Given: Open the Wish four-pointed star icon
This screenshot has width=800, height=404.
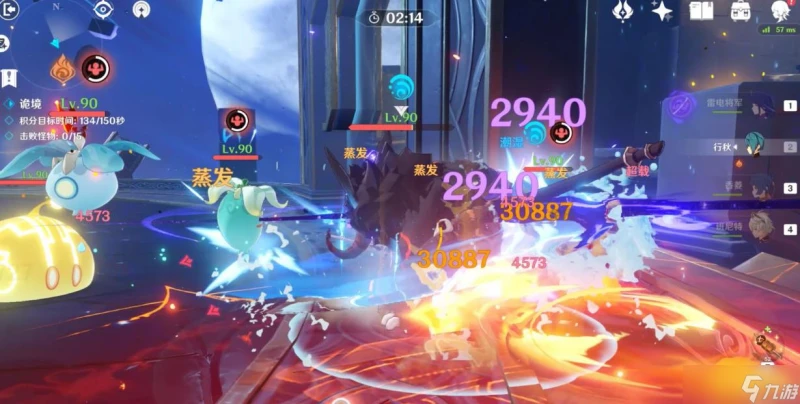Looking at the screenshot, I should point(661,11).
